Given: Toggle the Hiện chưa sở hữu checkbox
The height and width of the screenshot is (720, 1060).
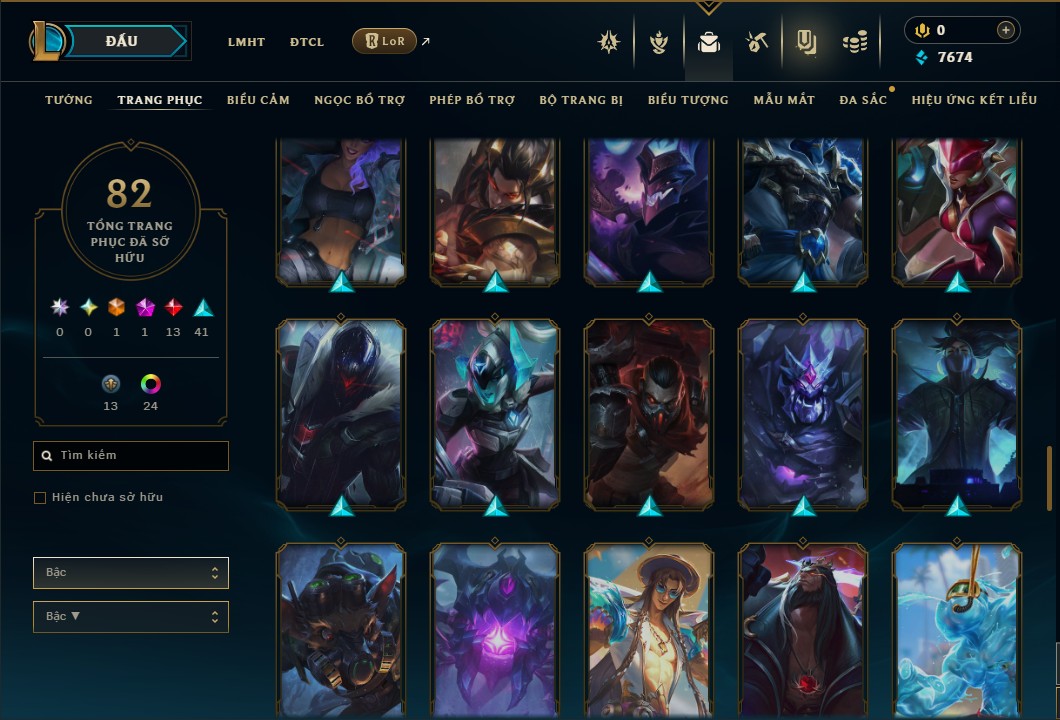Looking at the screenshot, I should pos(40,498).
